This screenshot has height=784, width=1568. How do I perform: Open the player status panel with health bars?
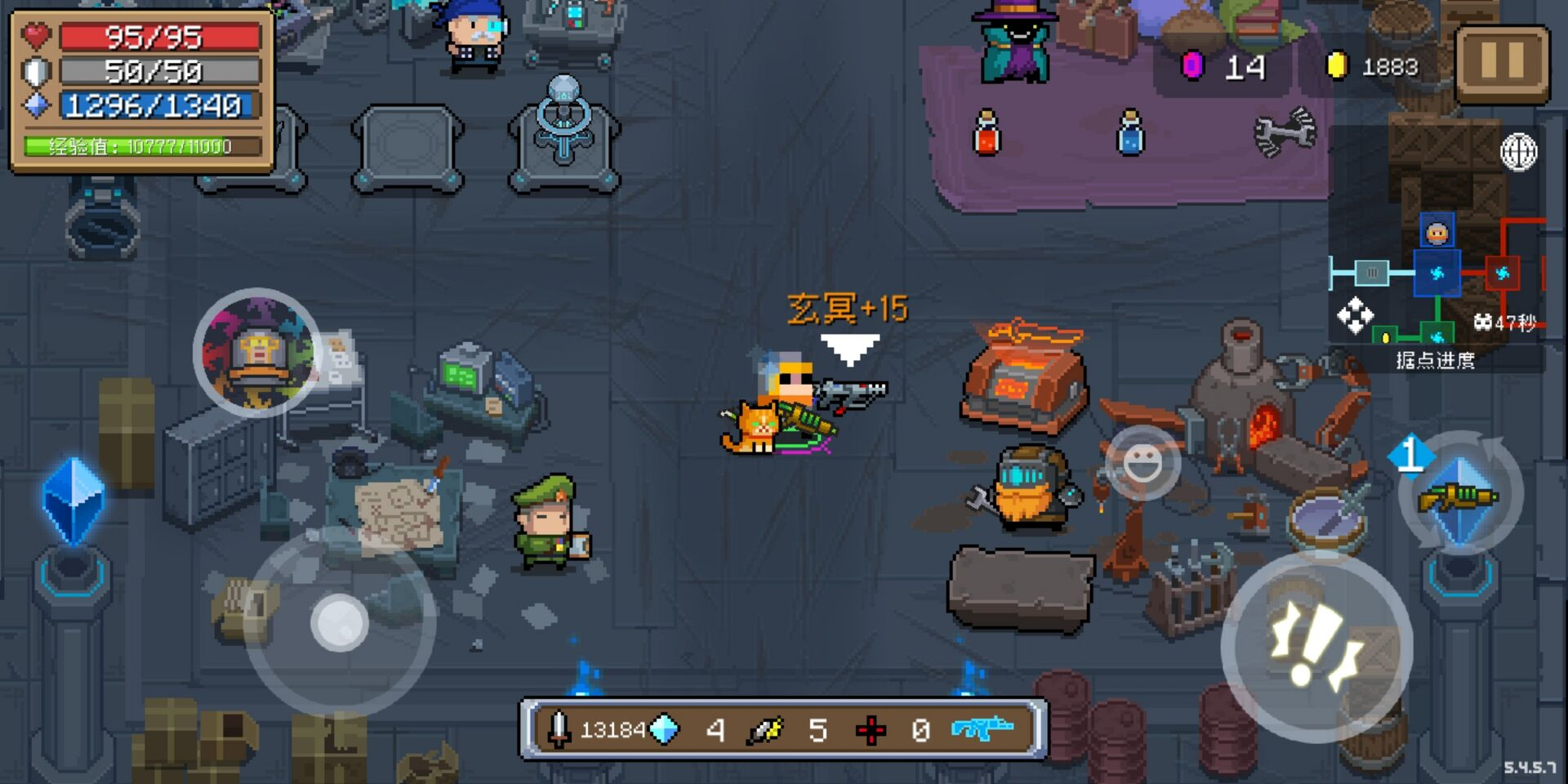pyautogui.click(x=142, y=90)
